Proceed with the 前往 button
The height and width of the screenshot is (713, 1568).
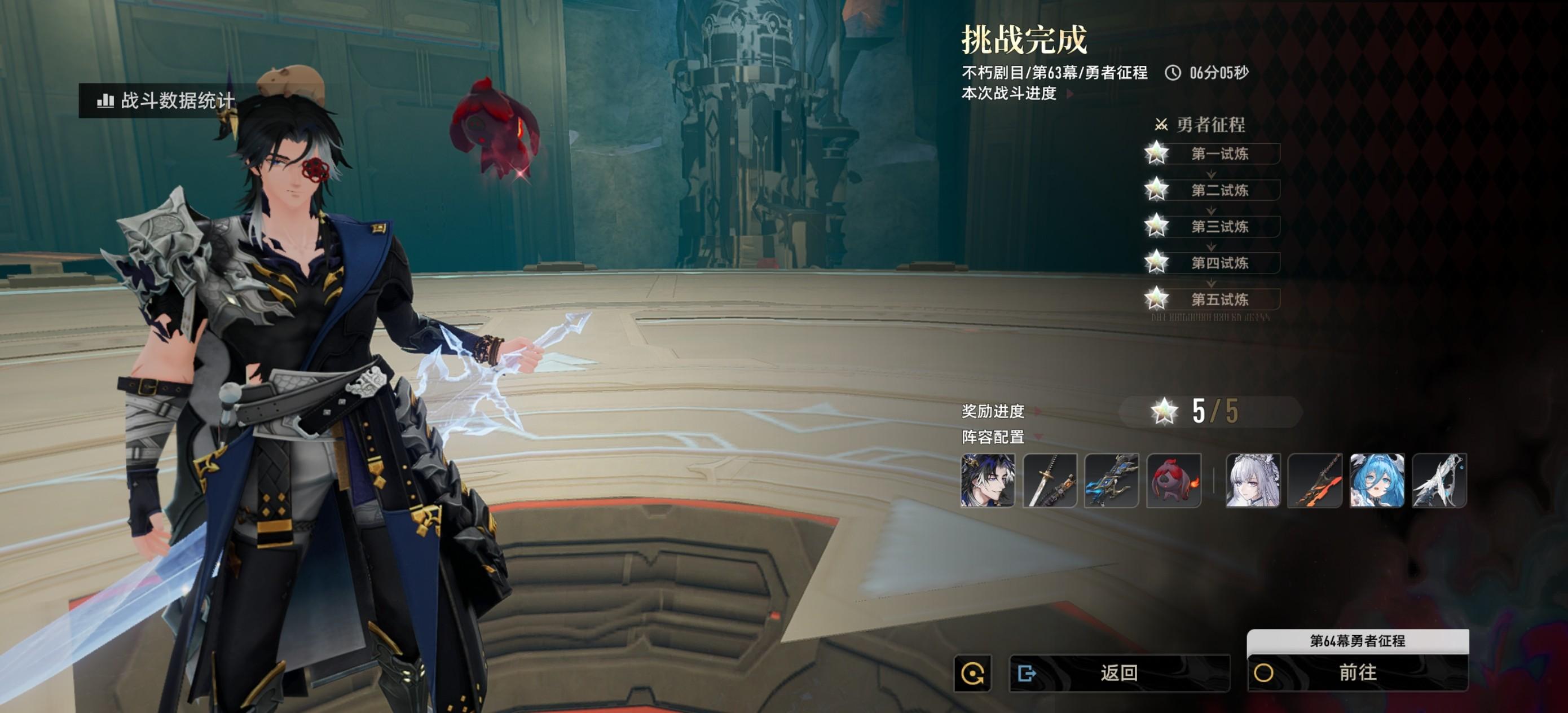tap(1358, 673)
